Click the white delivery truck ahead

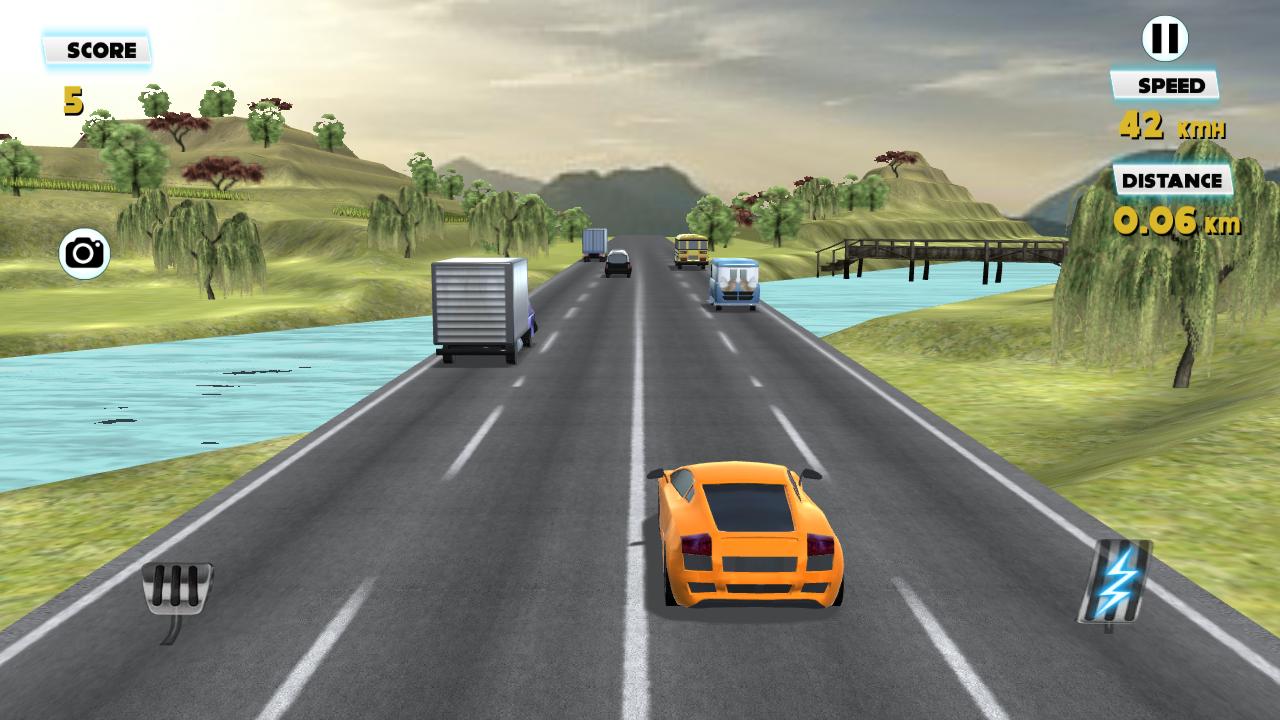pos(480,305)
